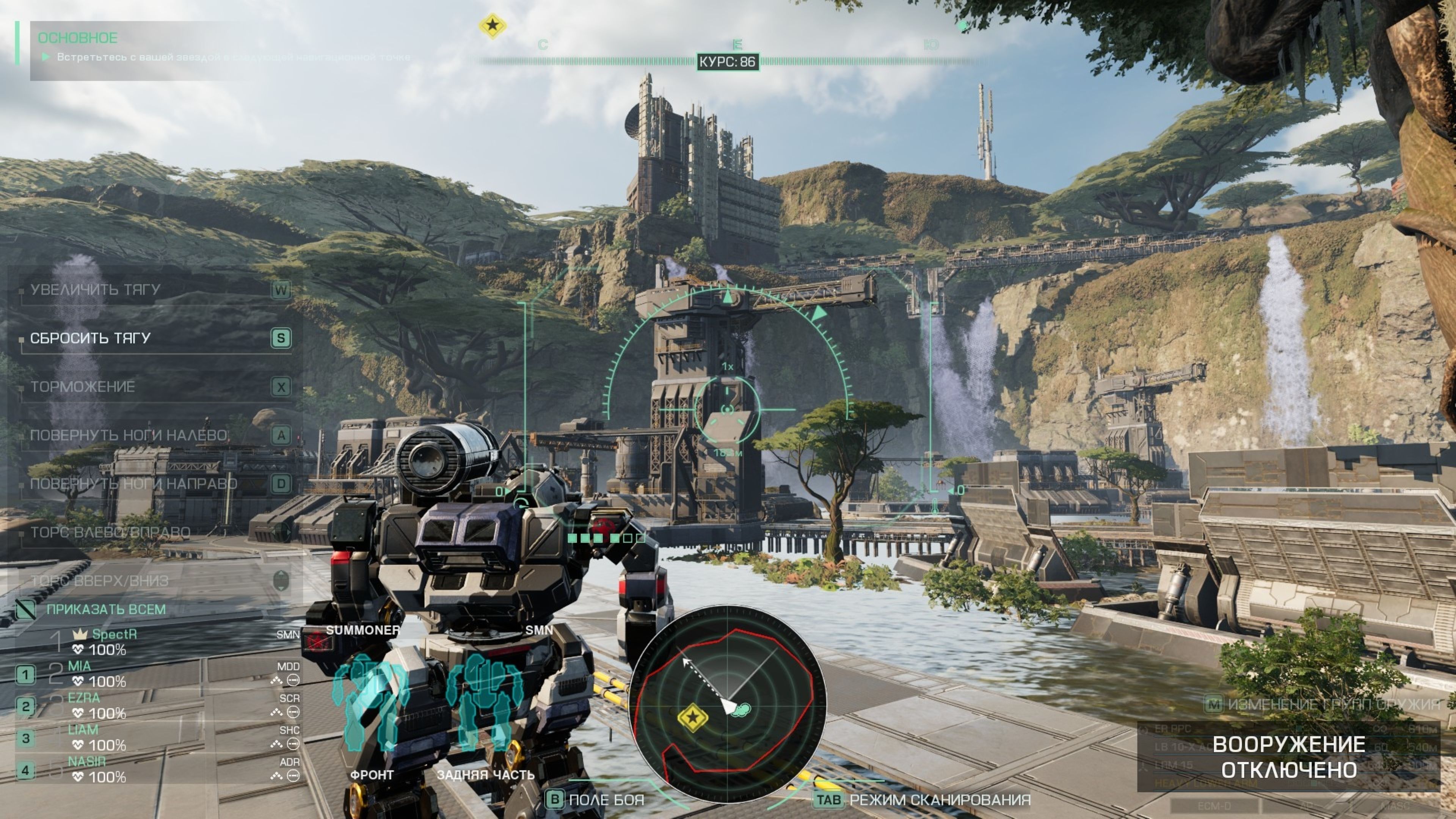Click the circular radar minimap
This screenshot has height=819, width=1456.
728,704
